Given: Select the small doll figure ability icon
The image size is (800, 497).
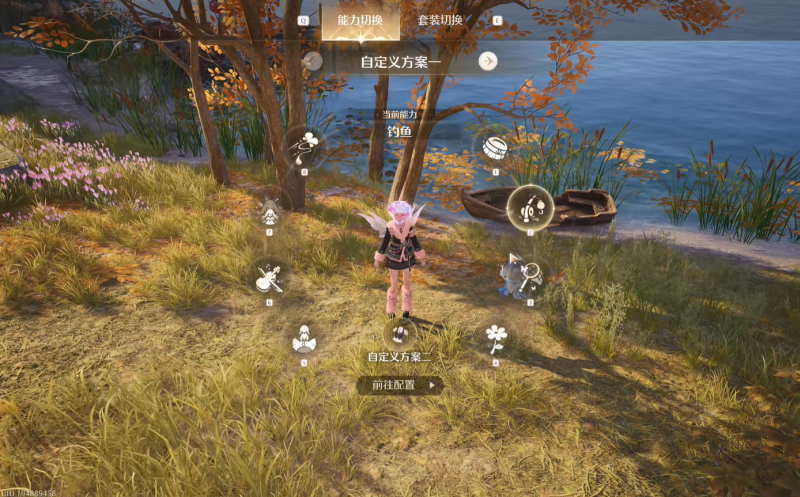Looking at the screenshot, I should click(x=269, y=210).
